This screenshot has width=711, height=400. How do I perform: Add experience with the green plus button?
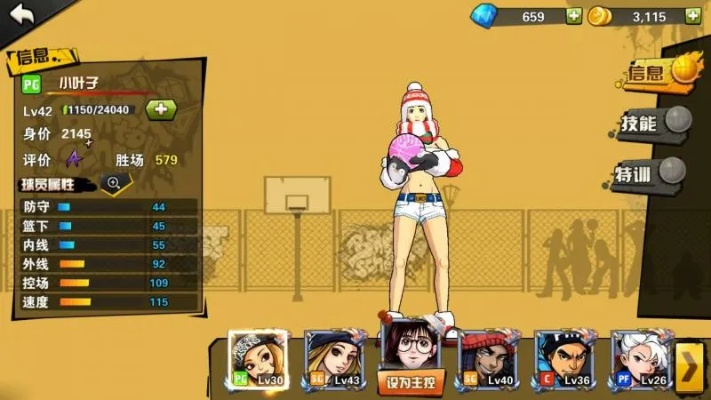(161, 110)
